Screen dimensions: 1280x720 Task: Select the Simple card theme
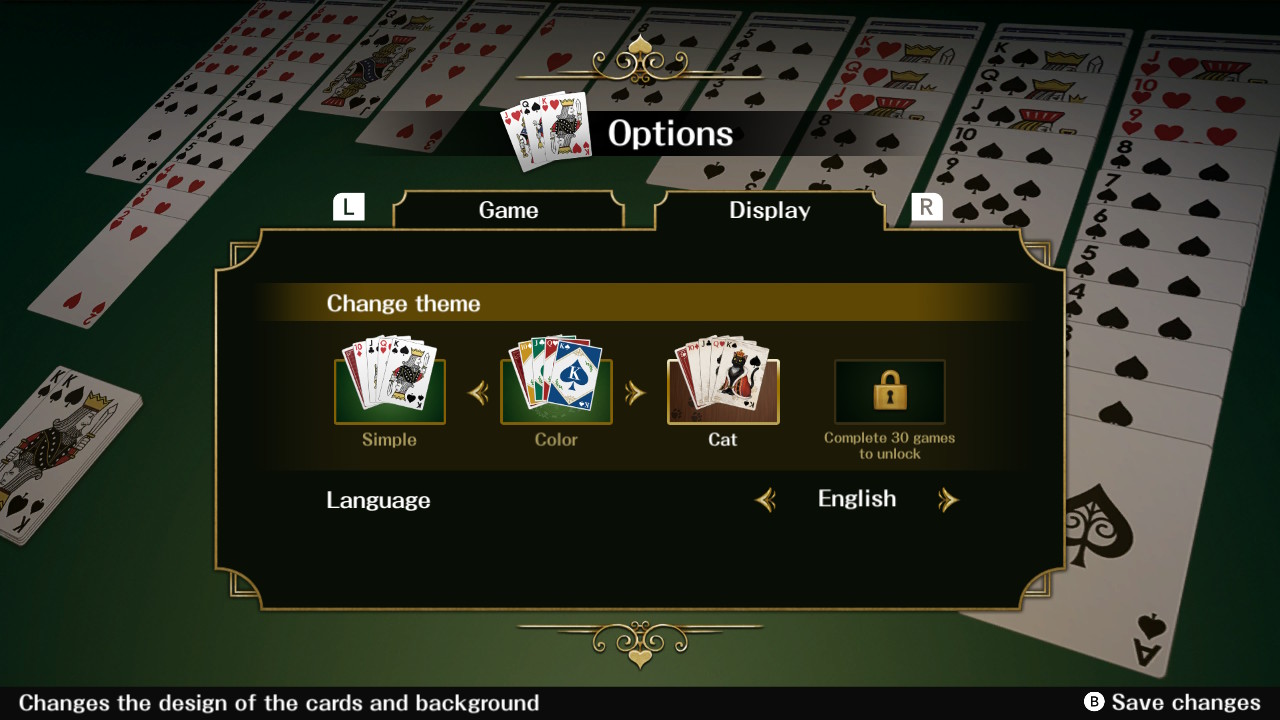click(390, 388)
